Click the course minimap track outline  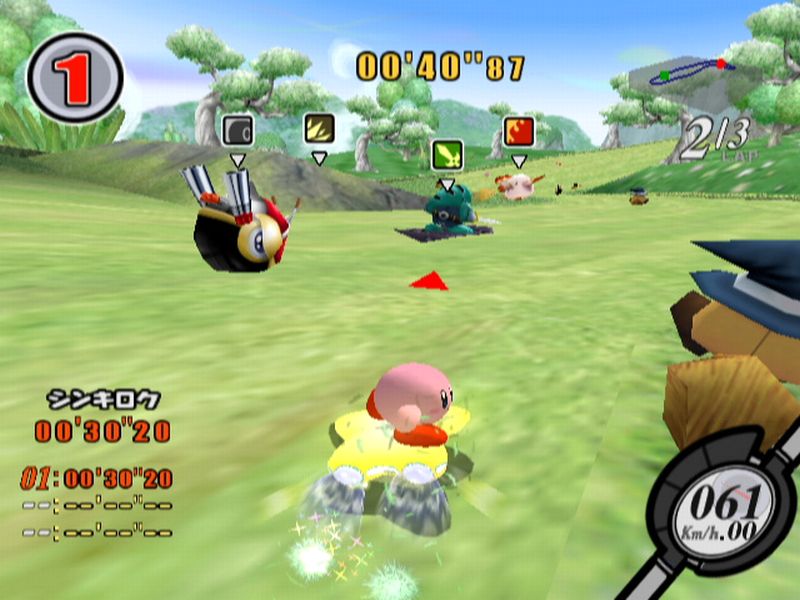(689, 74)
